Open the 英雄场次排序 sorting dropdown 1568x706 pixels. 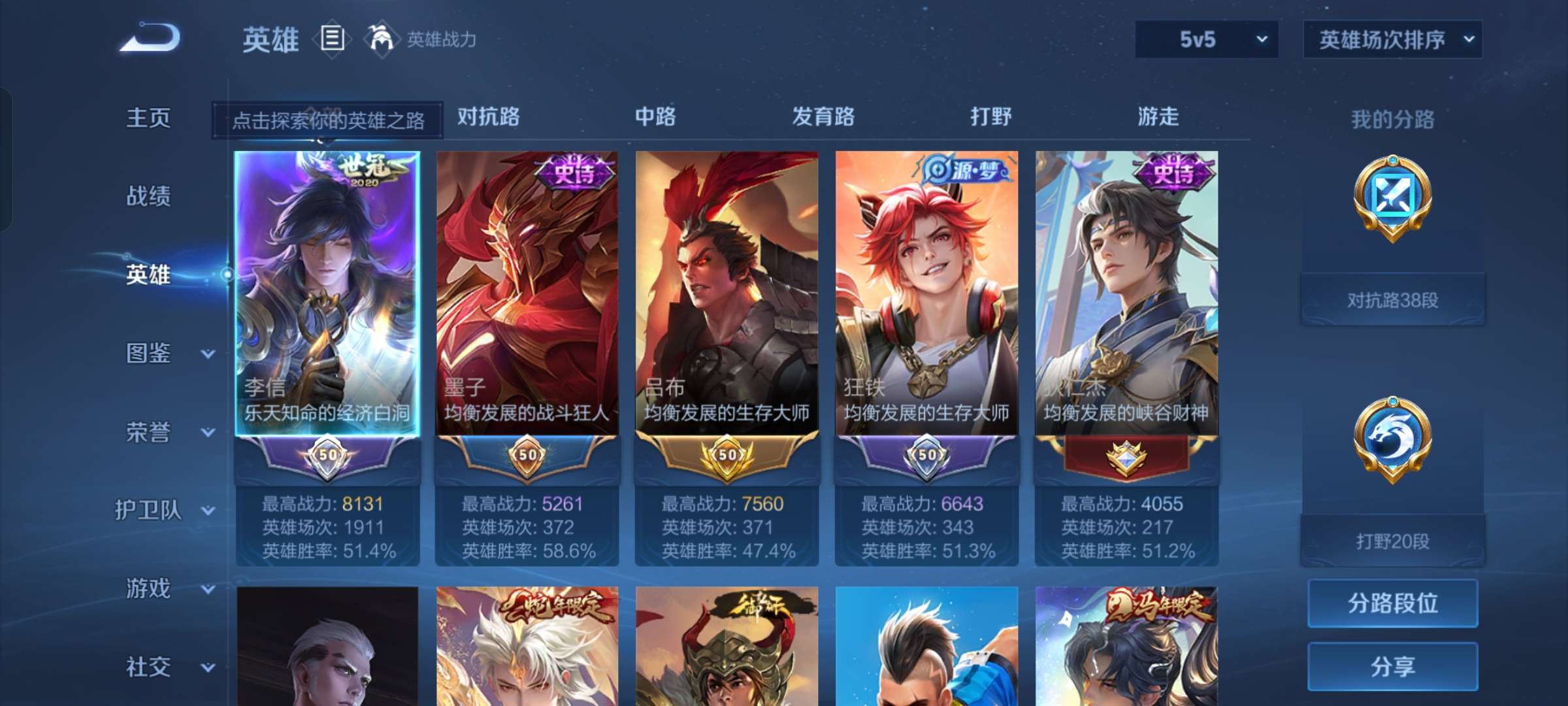(x=1392, y=39)
